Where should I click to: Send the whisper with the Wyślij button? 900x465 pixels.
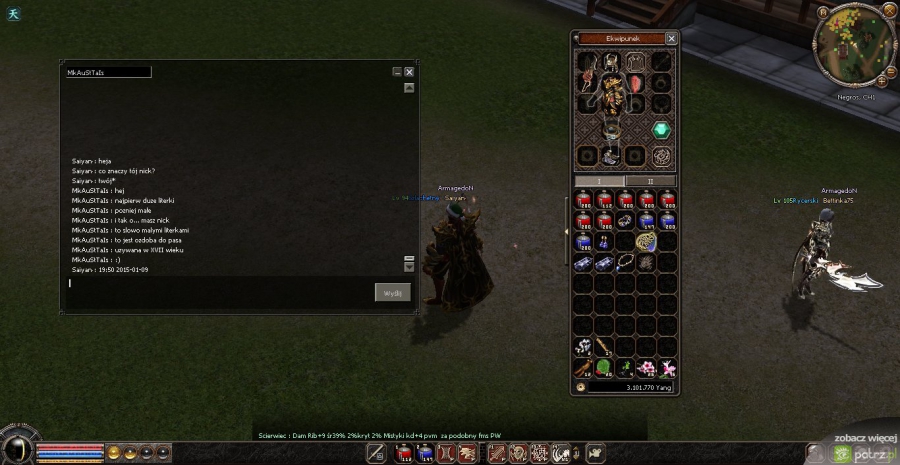tap(392, 292)
